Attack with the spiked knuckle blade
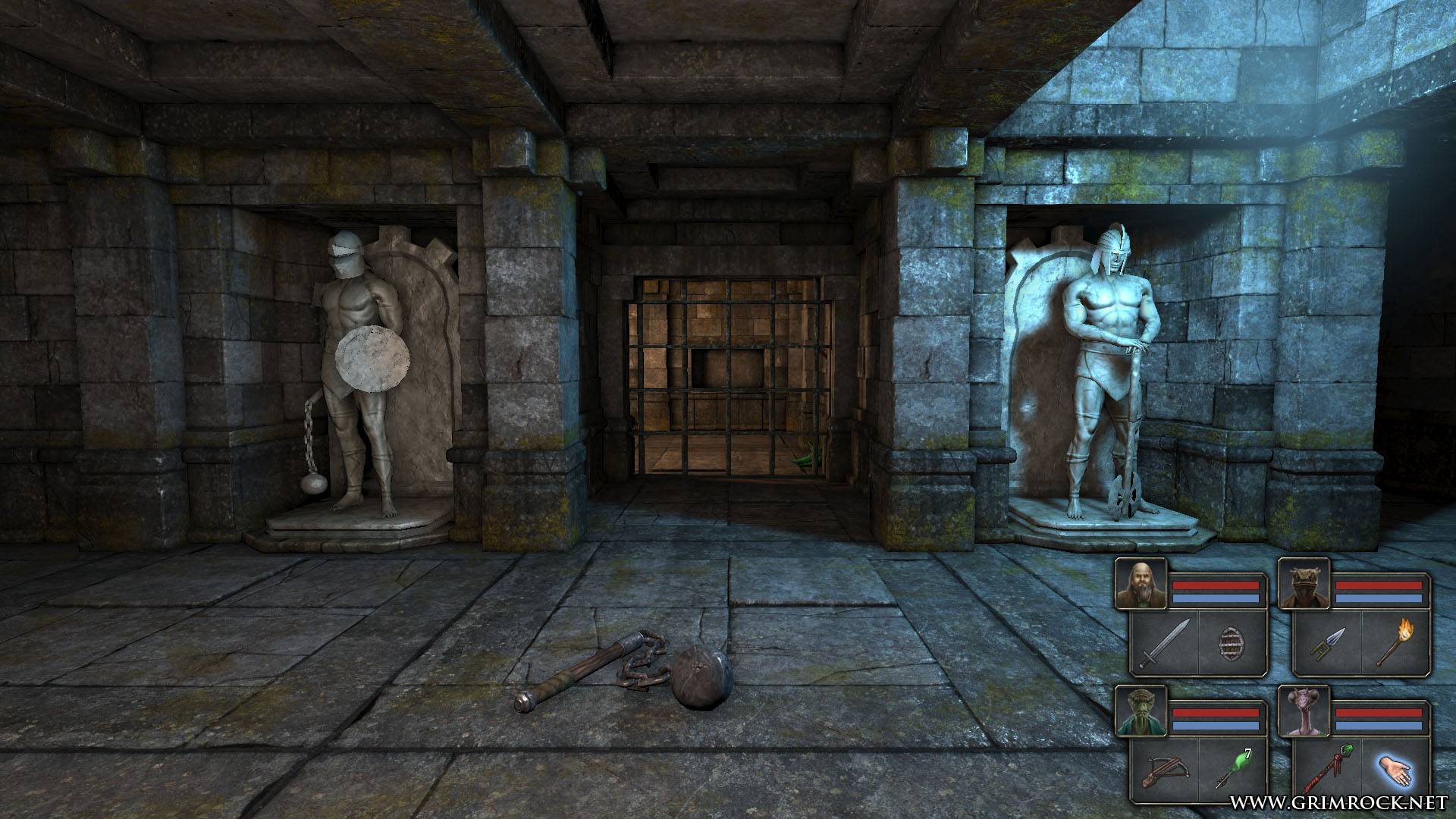Screen dimensions: 1456x819 point(1328,645)
